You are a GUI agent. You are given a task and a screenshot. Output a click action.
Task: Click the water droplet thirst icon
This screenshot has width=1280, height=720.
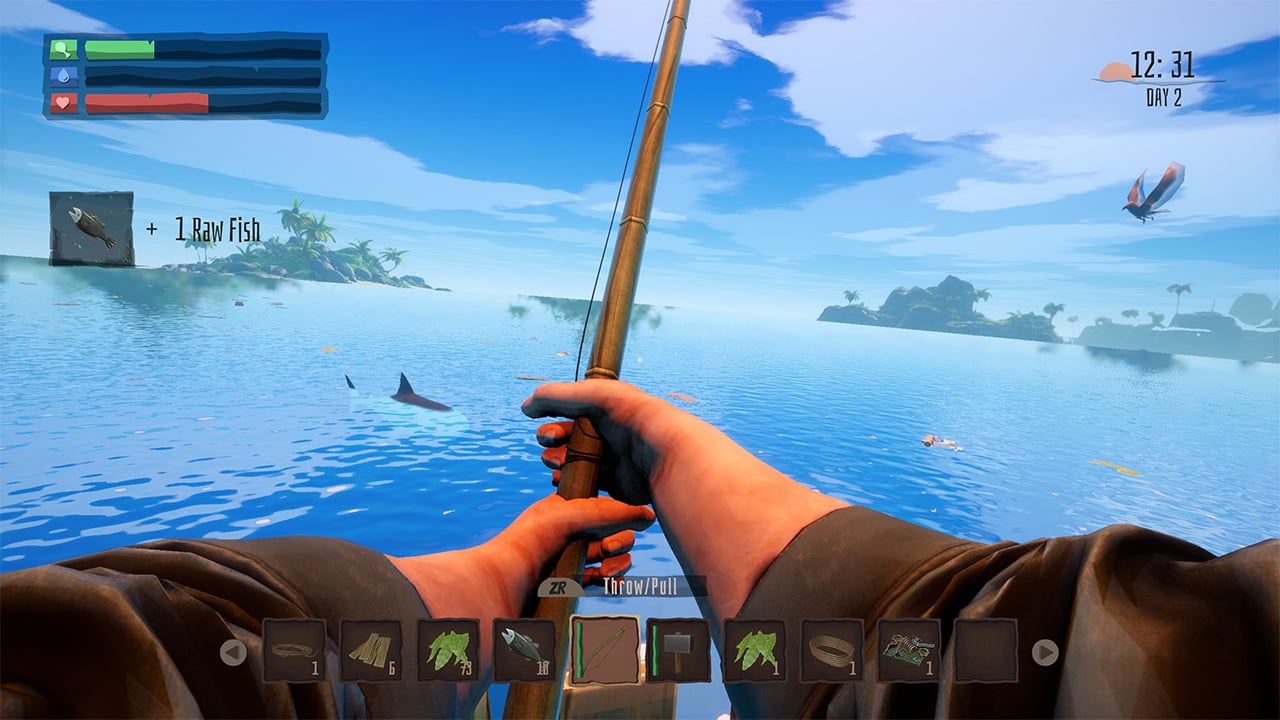(x=63, y=76)
